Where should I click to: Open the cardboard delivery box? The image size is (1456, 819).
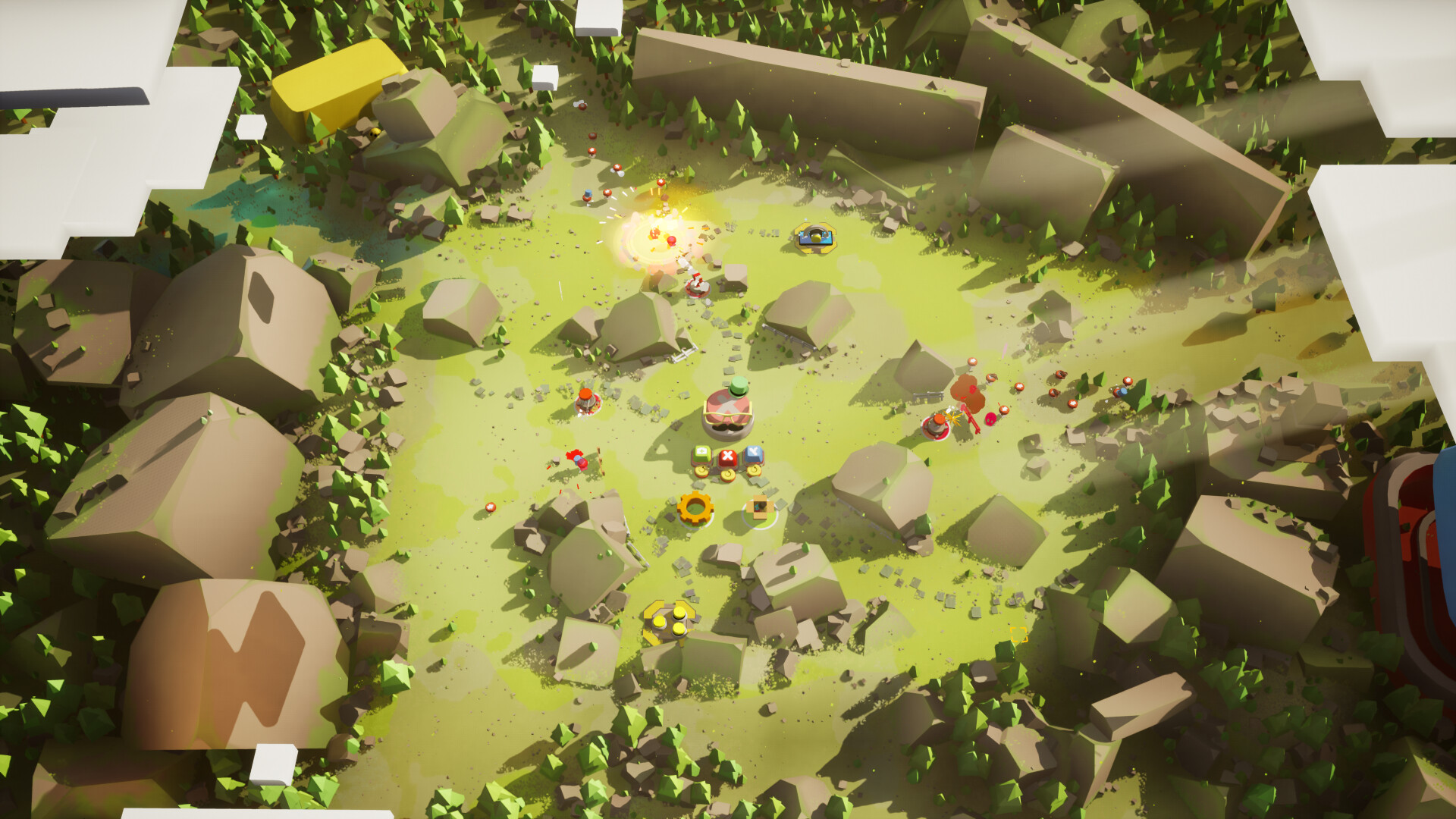click(759, 508)
